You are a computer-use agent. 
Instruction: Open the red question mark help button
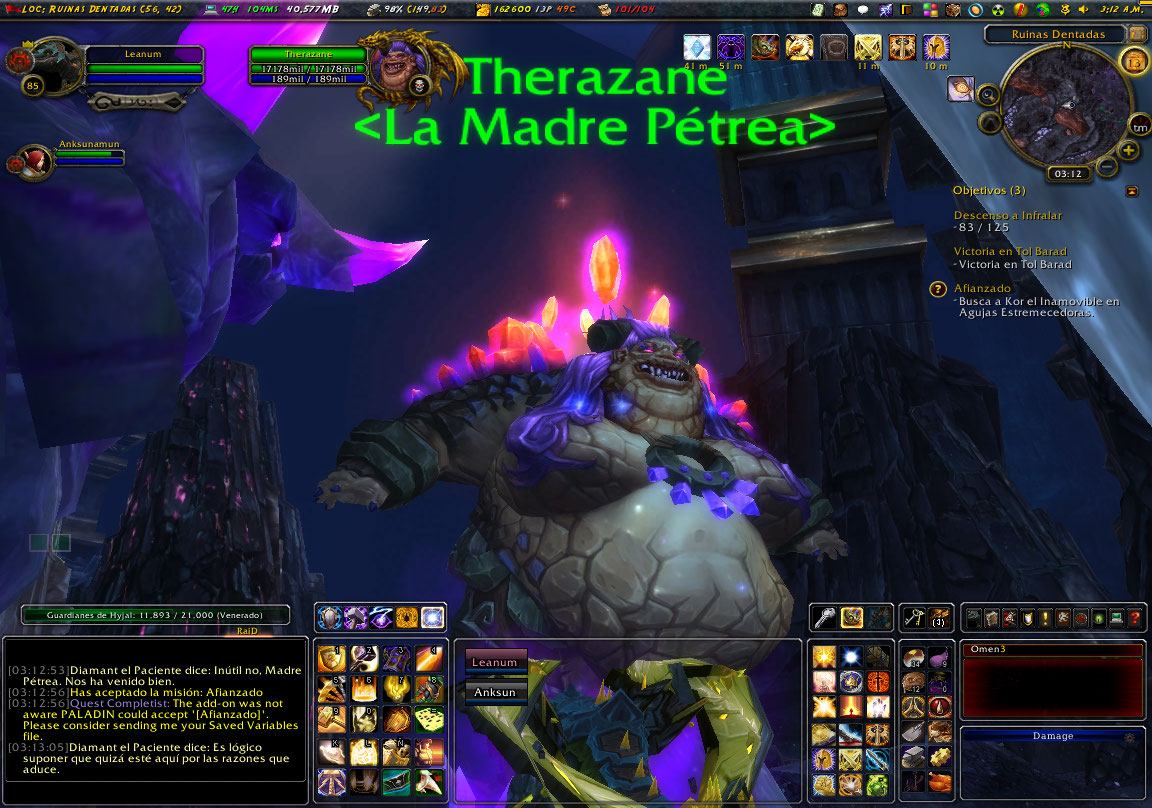point(1134,618)
